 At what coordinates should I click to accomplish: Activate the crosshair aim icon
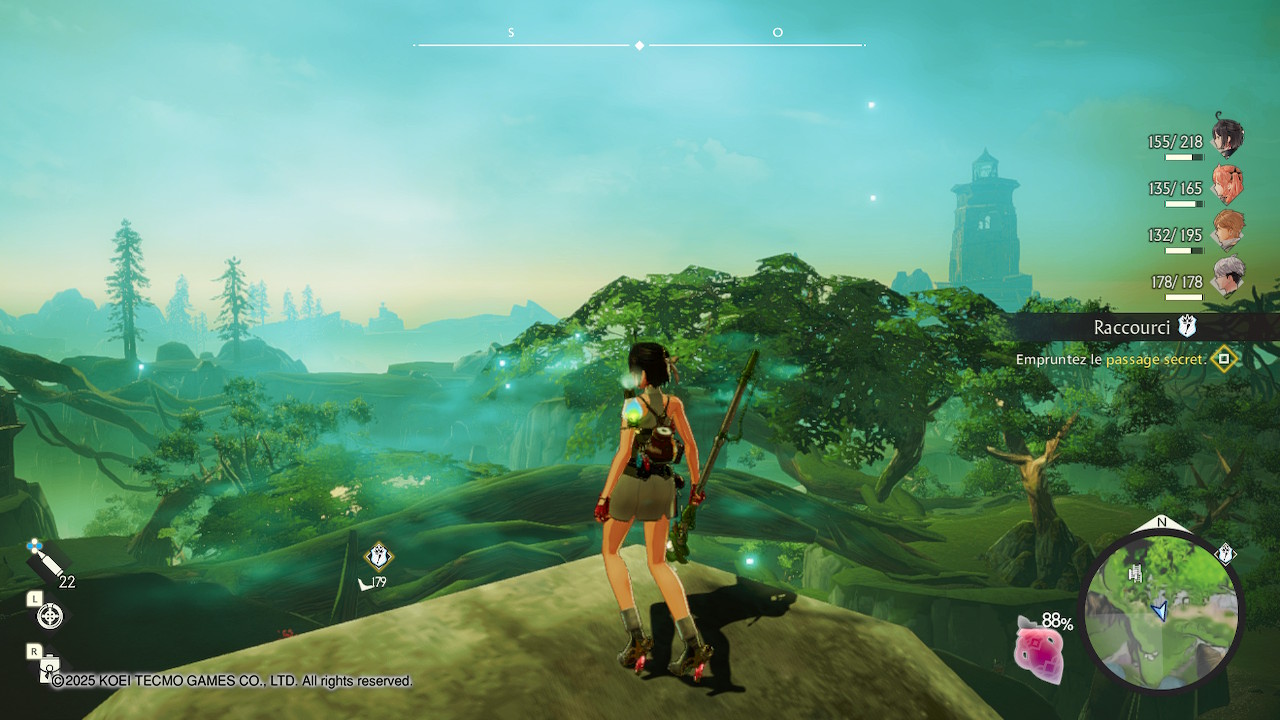pyautogui.click(x=49, y=616)
